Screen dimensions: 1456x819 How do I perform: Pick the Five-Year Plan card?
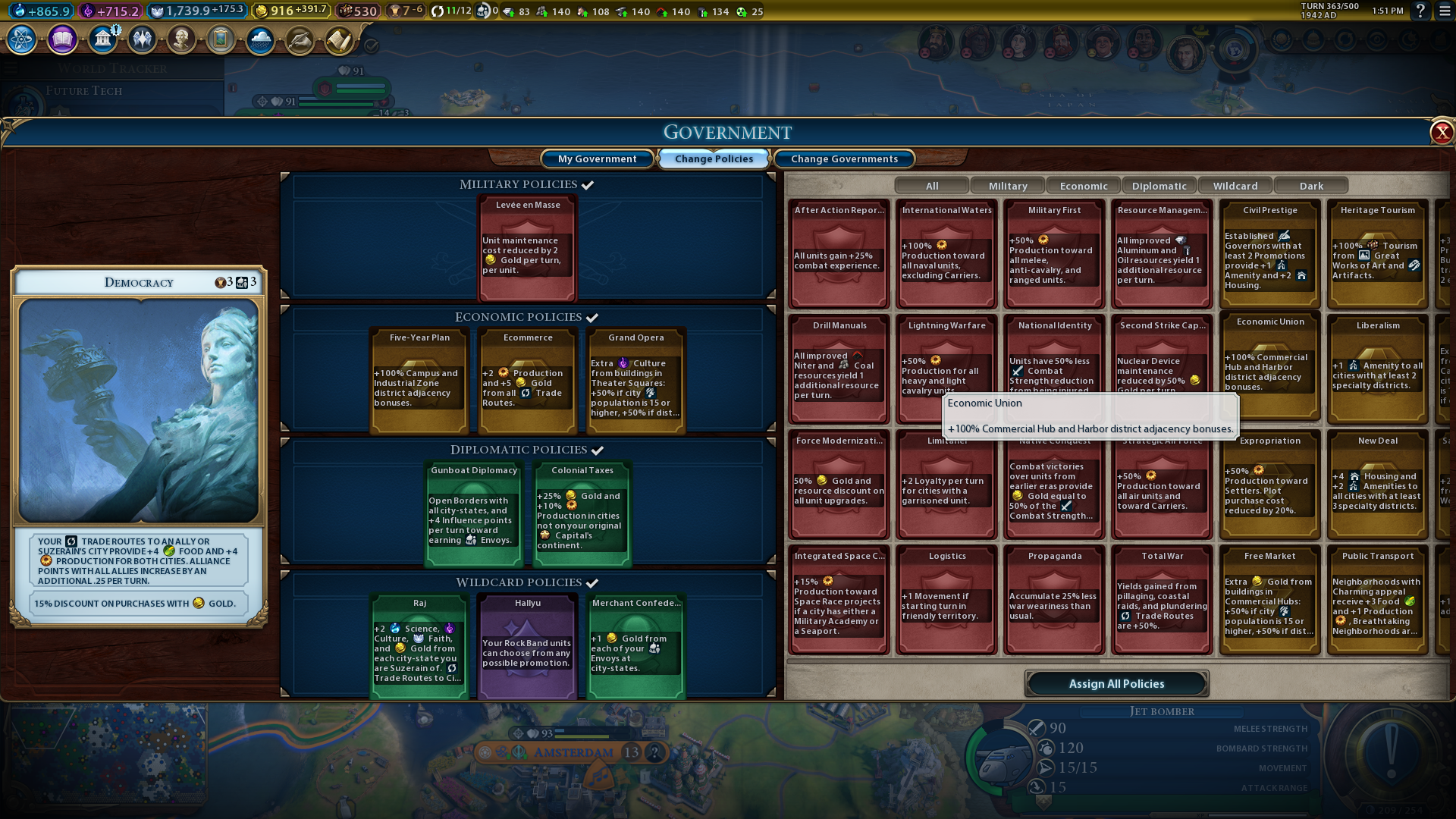pyautogui.click(x=419, y=379)
